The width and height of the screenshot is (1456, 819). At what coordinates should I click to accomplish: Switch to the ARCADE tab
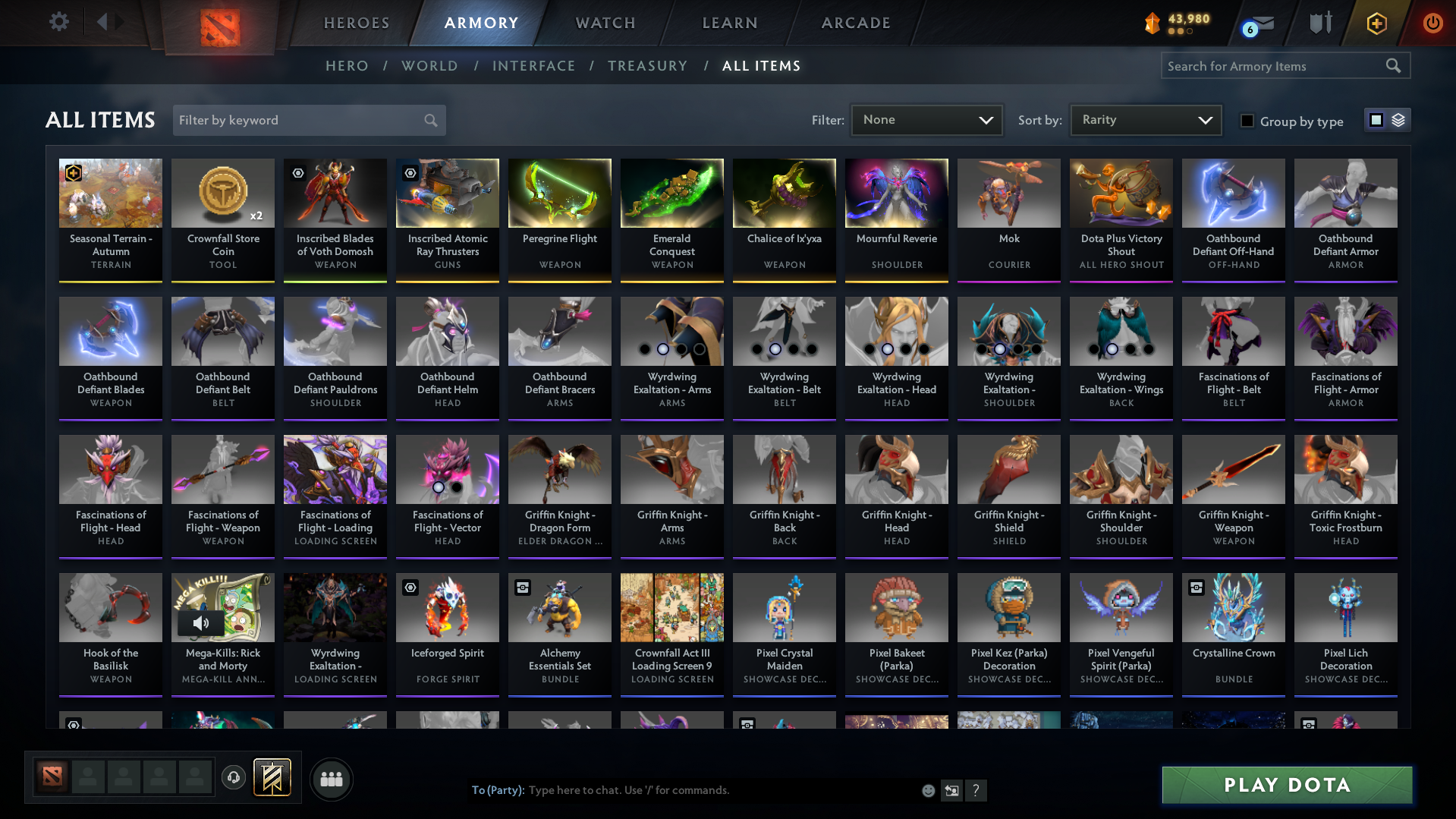pos(855,23)
